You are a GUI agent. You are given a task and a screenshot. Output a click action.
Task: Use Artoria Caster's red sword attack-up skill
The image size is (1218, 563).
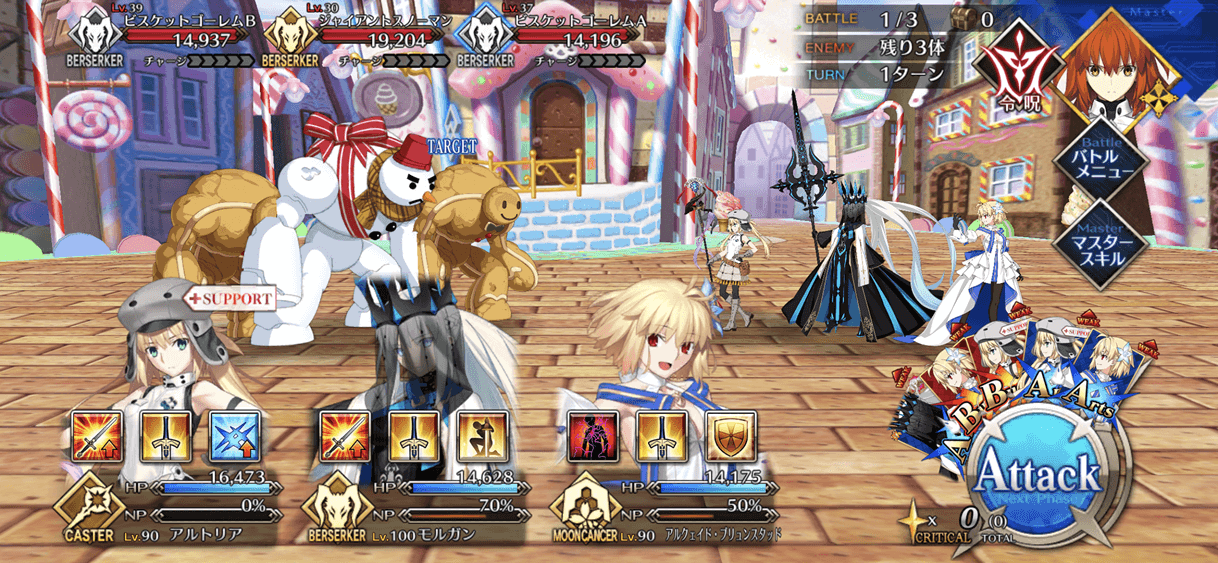97,435
